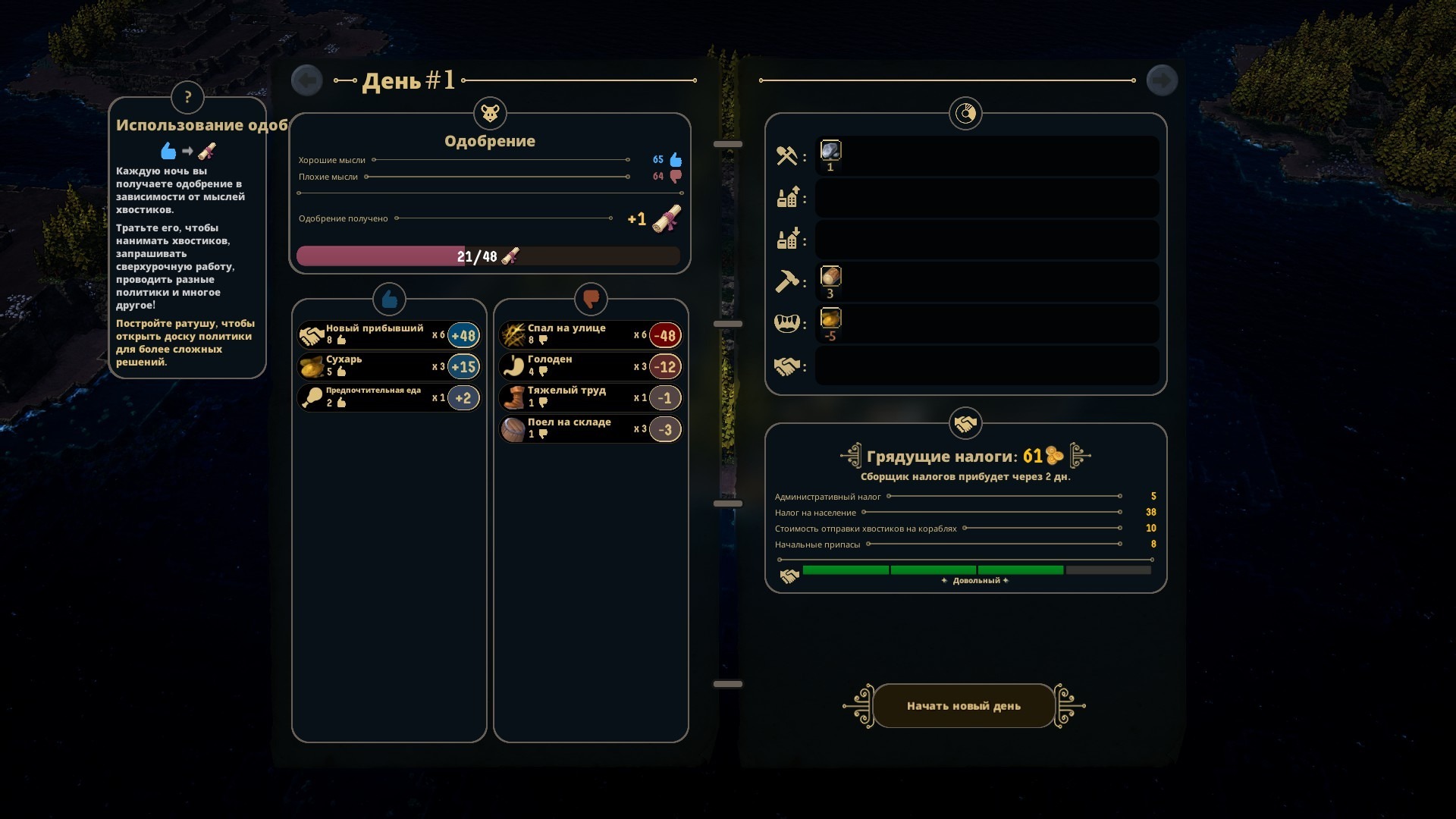Click the stone resource gathered icon

(830, 151)
